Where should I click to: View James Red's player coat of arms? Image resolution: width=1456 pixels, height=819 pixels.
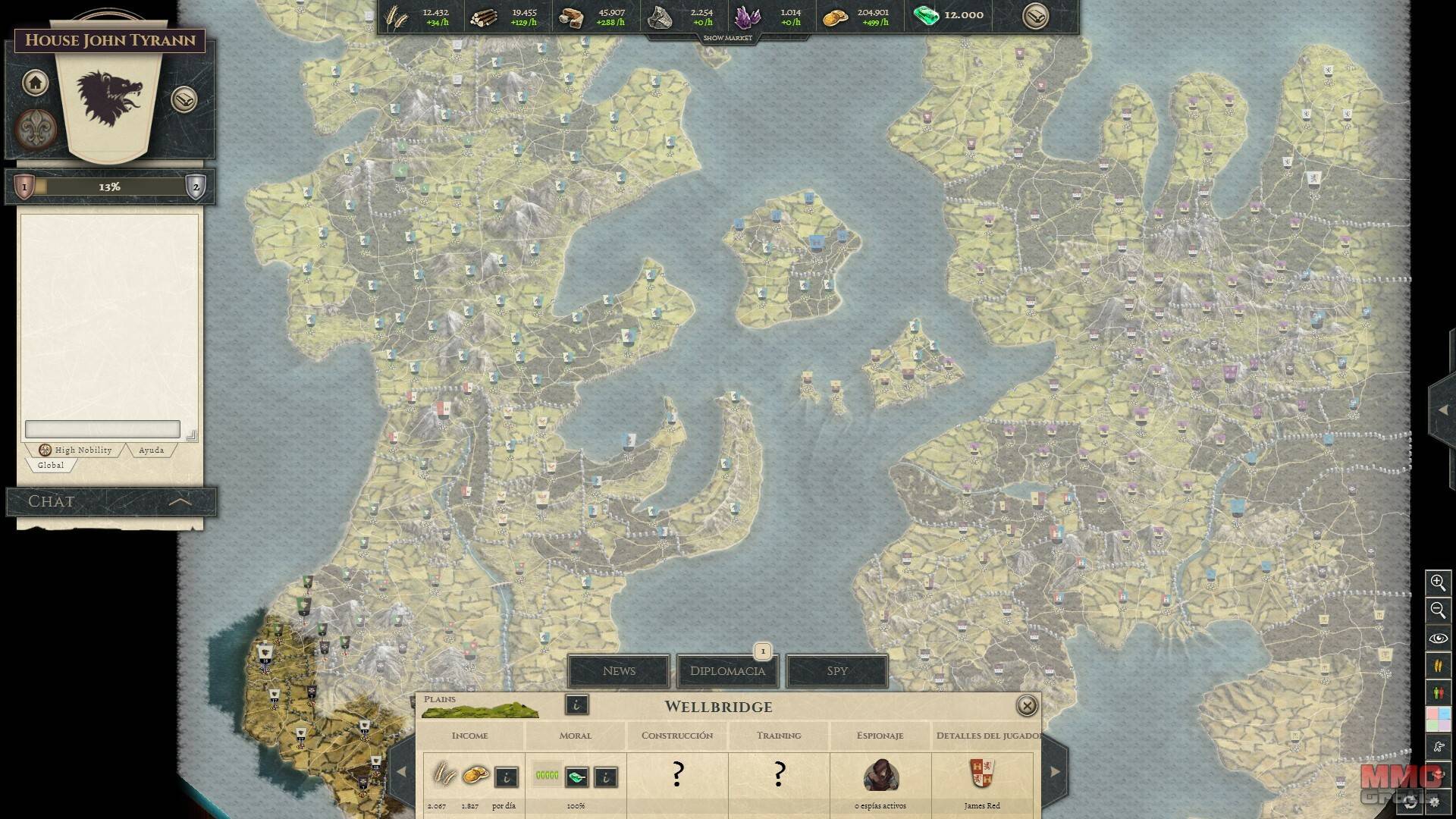982,775
